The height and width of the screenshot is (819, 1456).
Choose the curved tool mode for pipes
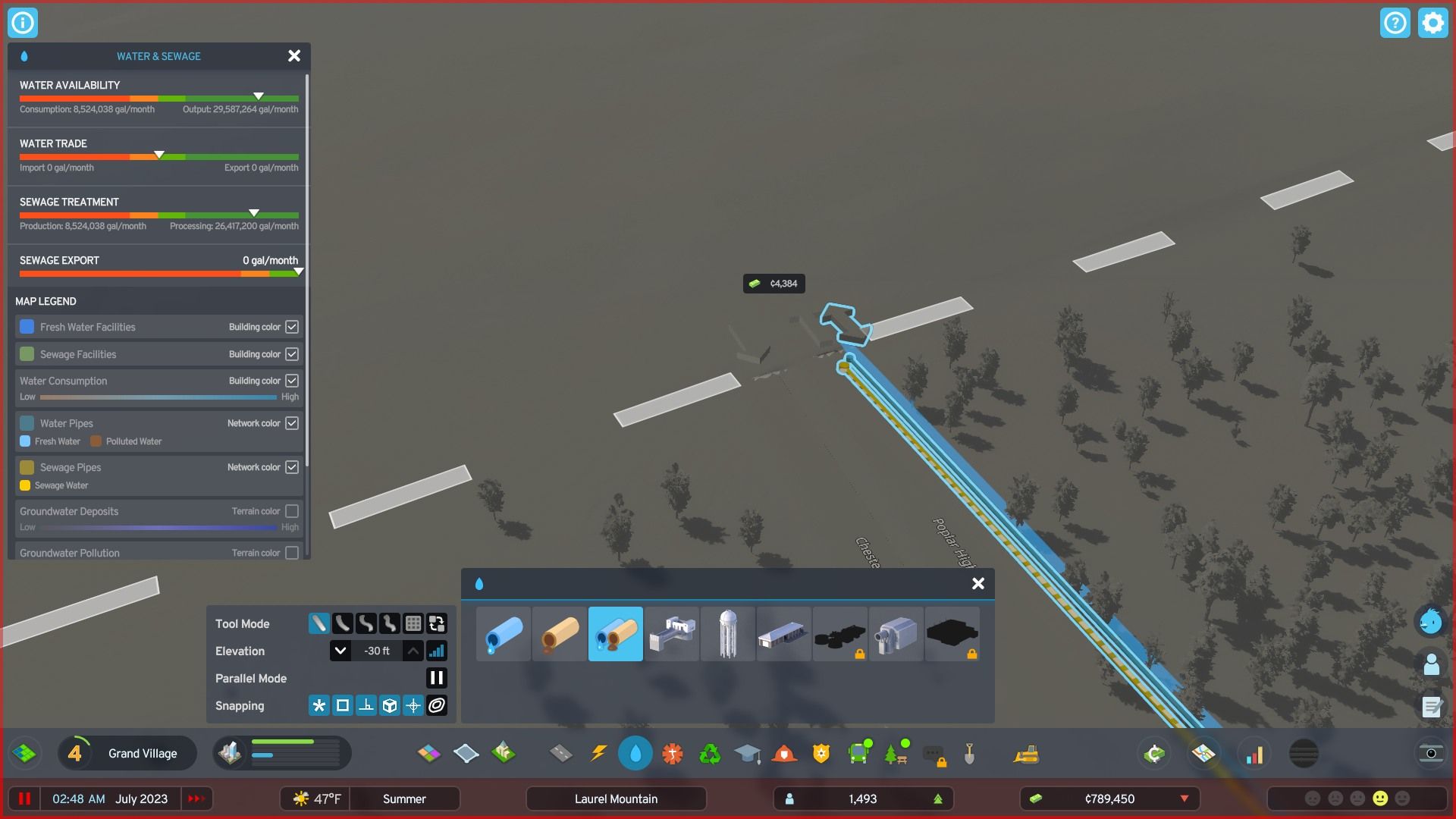(341, 623)
